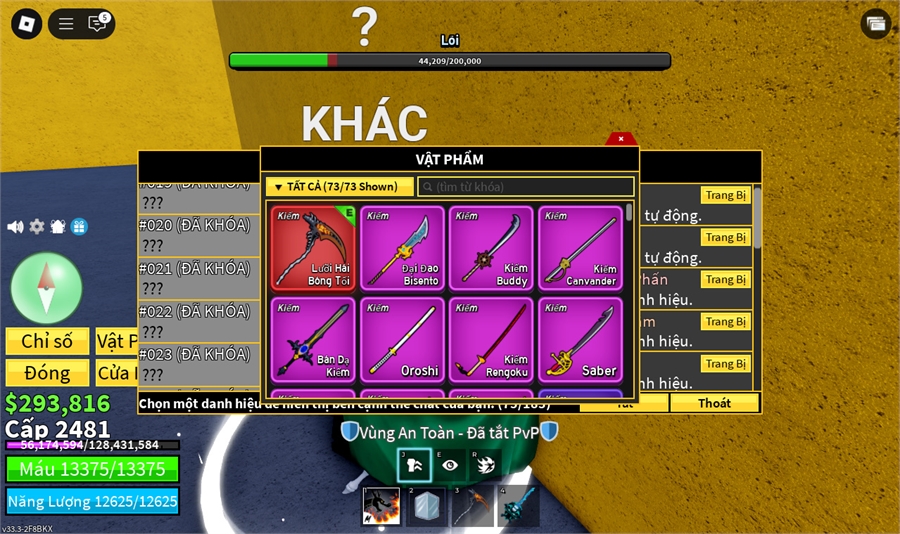Equip the first title with Trang Bị

click(725, 195)
